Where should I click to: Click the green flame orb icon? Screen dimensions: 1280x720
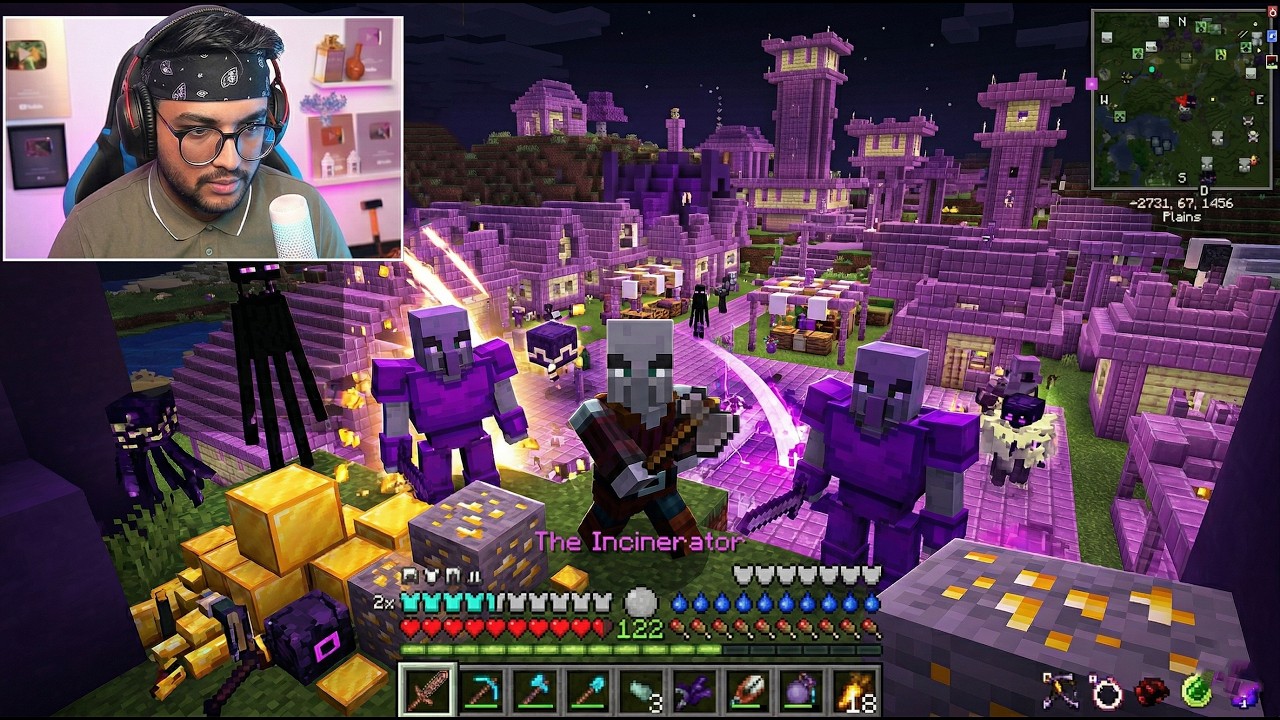1198,690
